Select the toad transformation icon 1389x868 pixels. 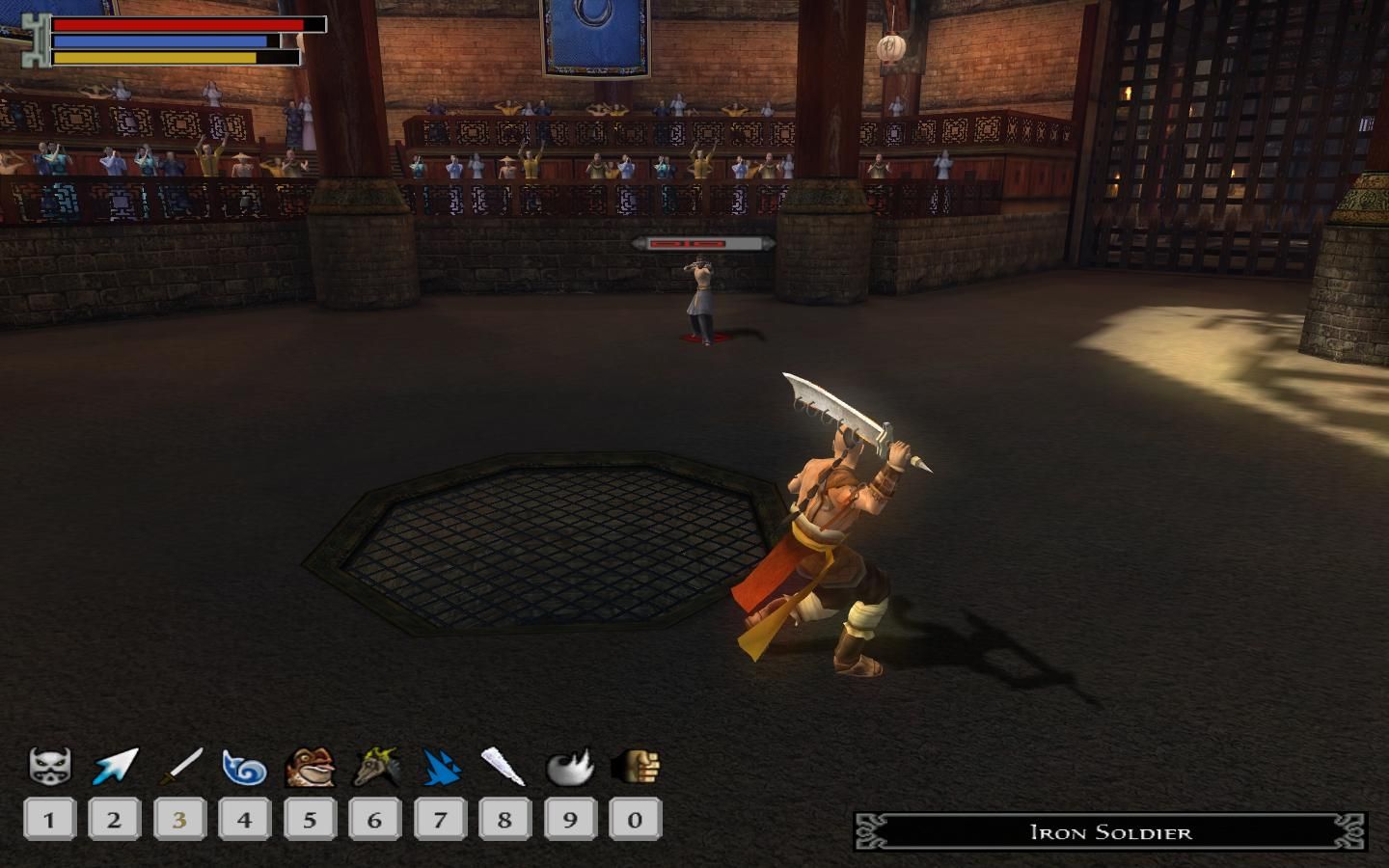tap(310, 768)
